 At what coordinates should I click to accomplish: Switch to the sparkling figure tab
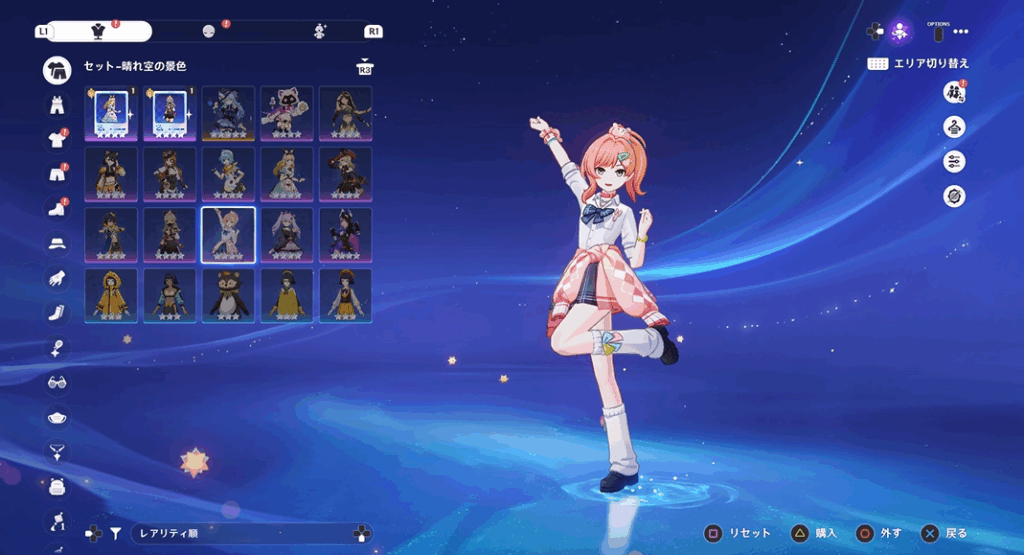tap(320, 31)
